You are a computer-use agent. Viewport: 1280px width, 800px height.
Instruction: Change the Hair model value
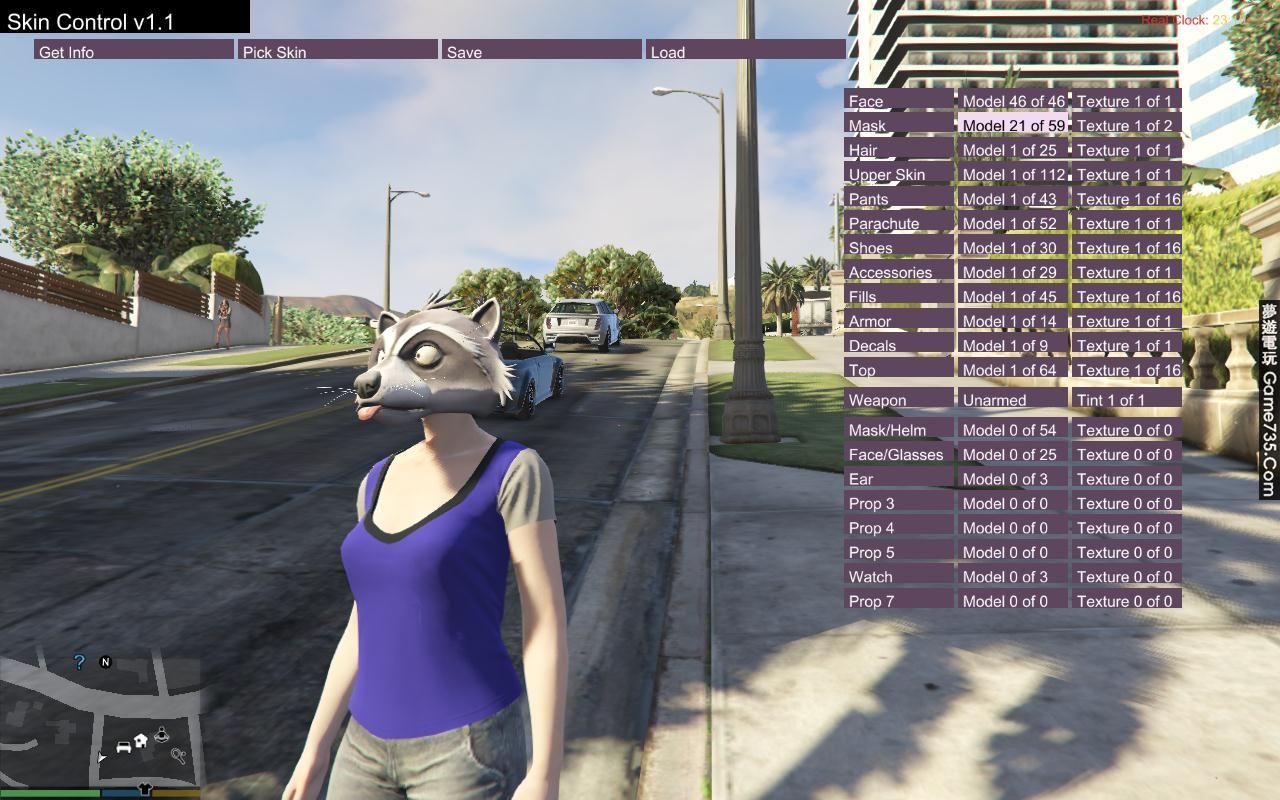tap(1013, 149)
